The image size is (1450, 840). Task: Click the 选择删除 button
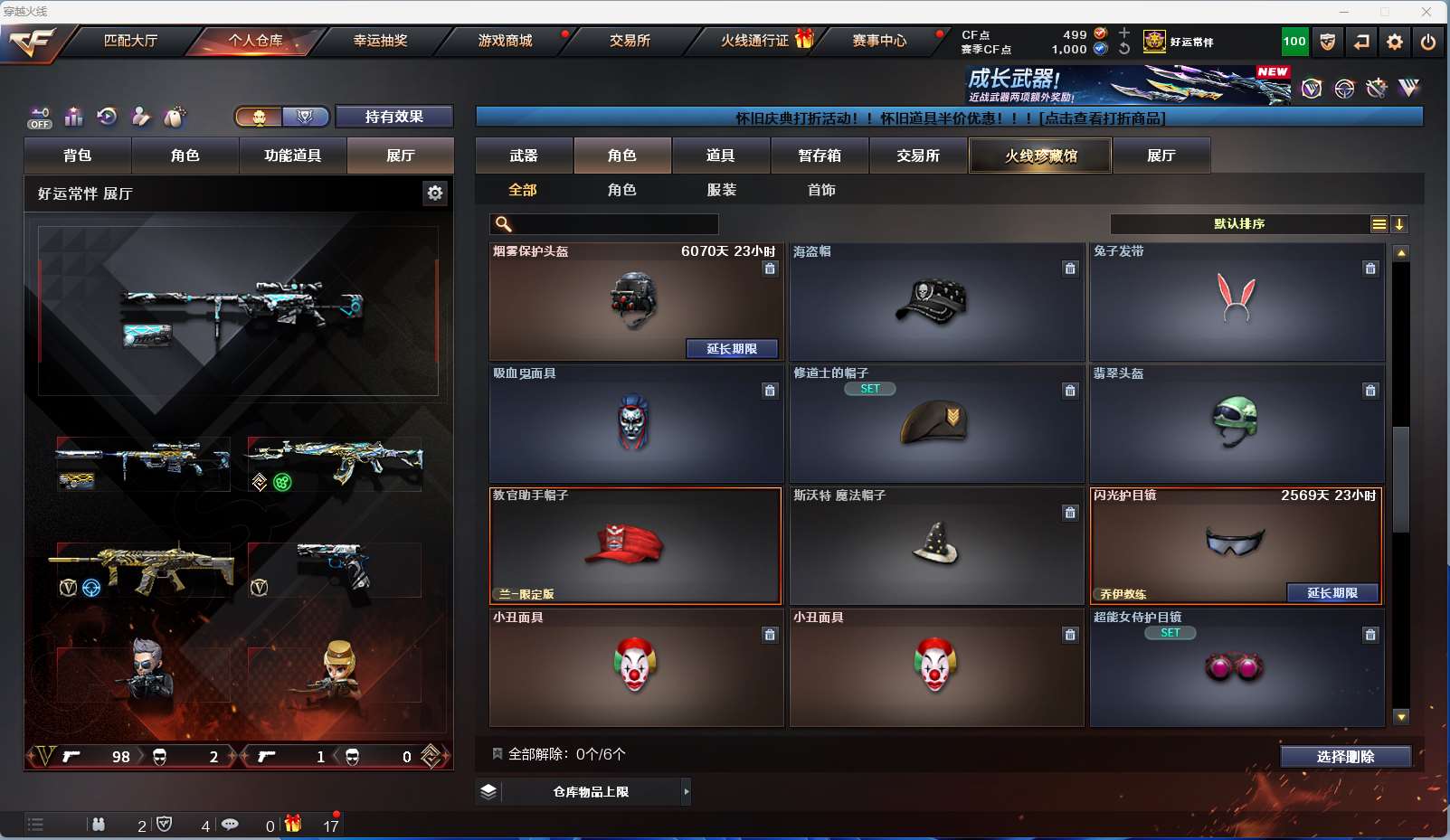click(x=1345, y=757)
